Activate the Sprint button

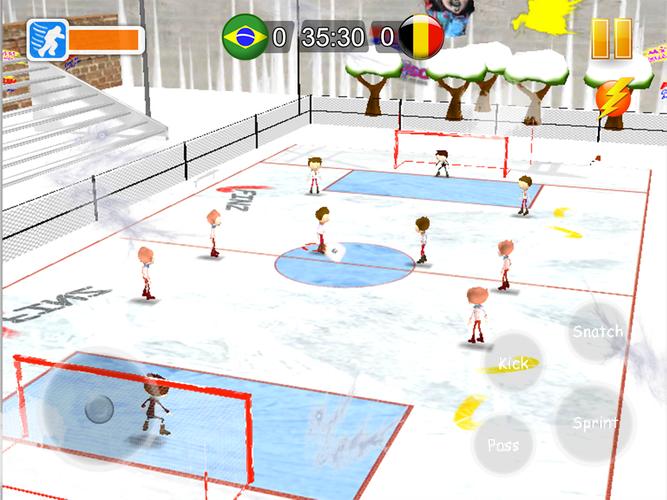(x=594, y=422)
